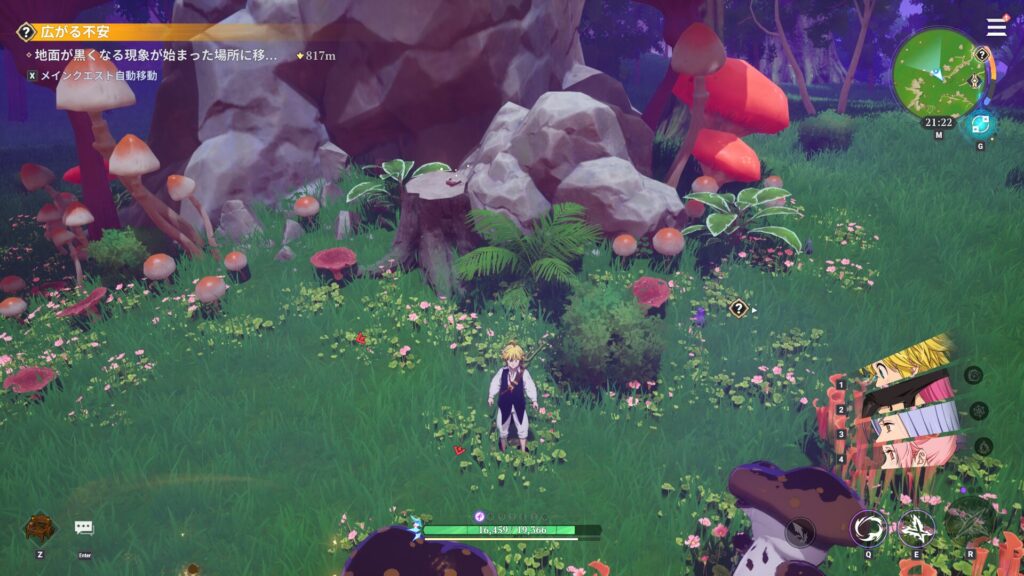Viewport: 1024px width, 576px height.
Task: Open the chat speech bubble
Action: pos(84,527)
